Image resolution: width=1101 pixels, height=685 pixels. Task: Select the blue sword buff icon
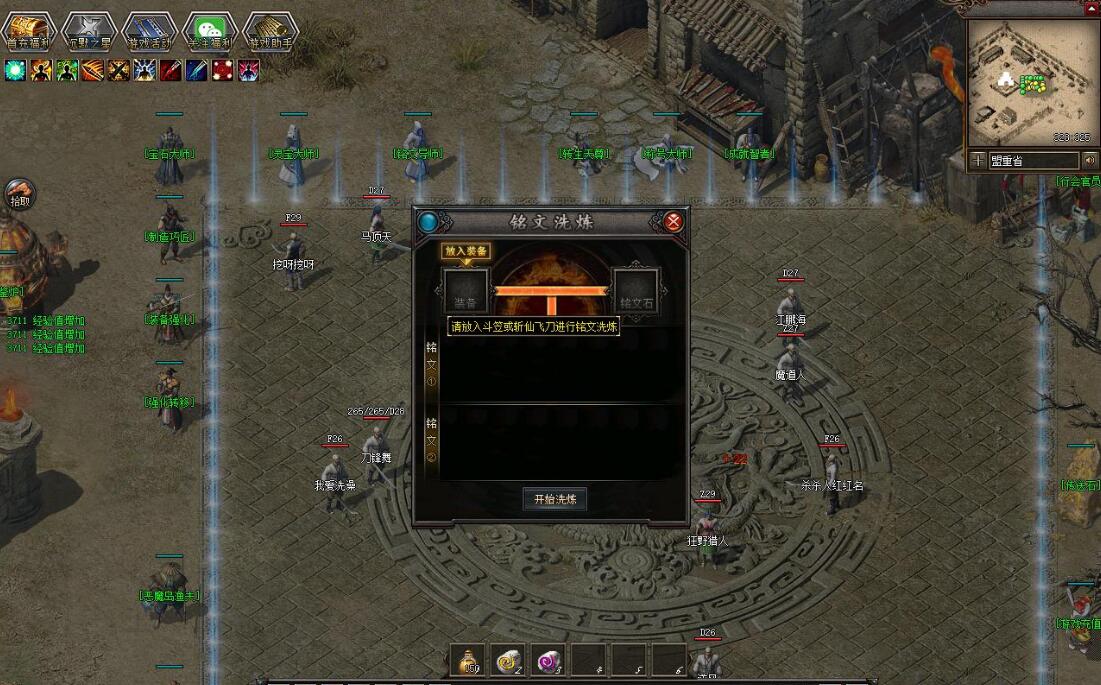click(197, 70)
